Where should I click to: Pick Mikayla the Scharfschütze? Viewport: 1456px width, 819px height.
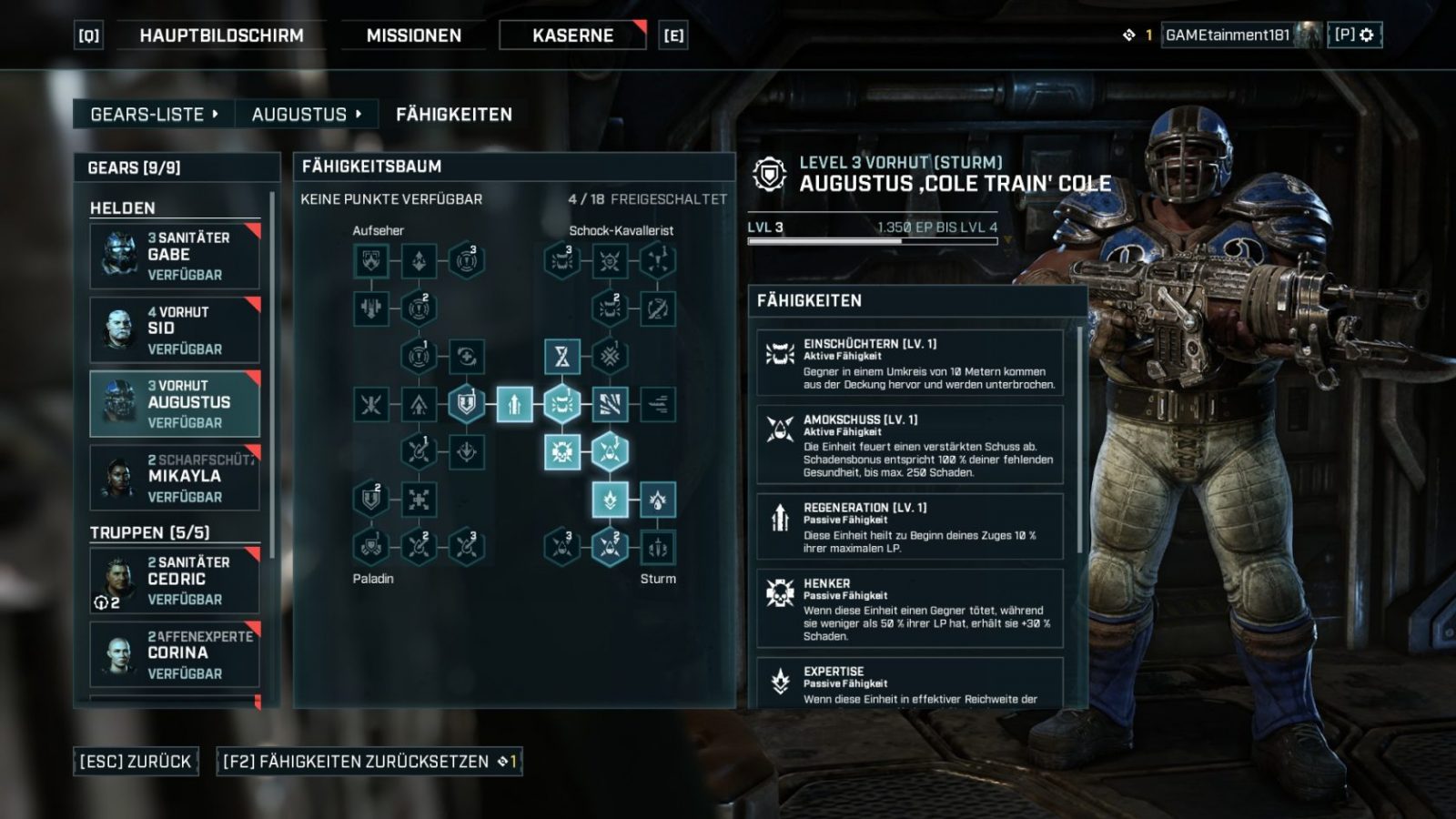(x=175, y=478)
